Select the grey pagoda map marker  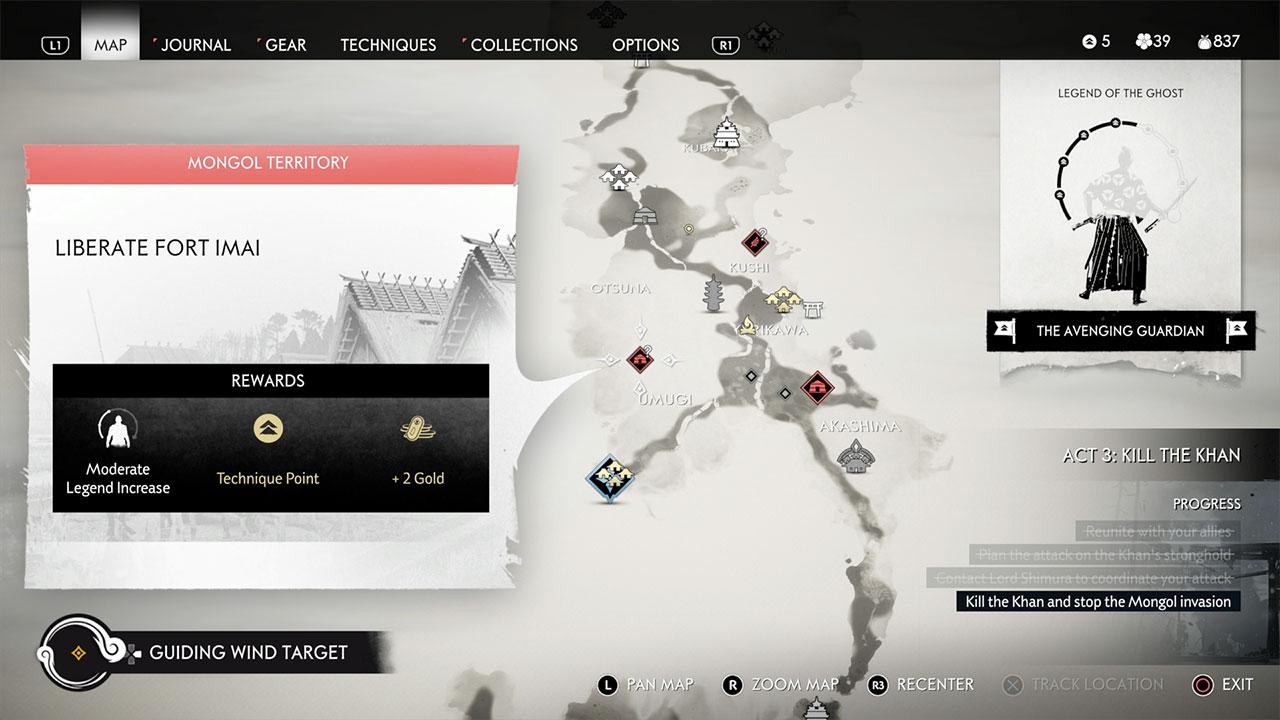(714, 294)
